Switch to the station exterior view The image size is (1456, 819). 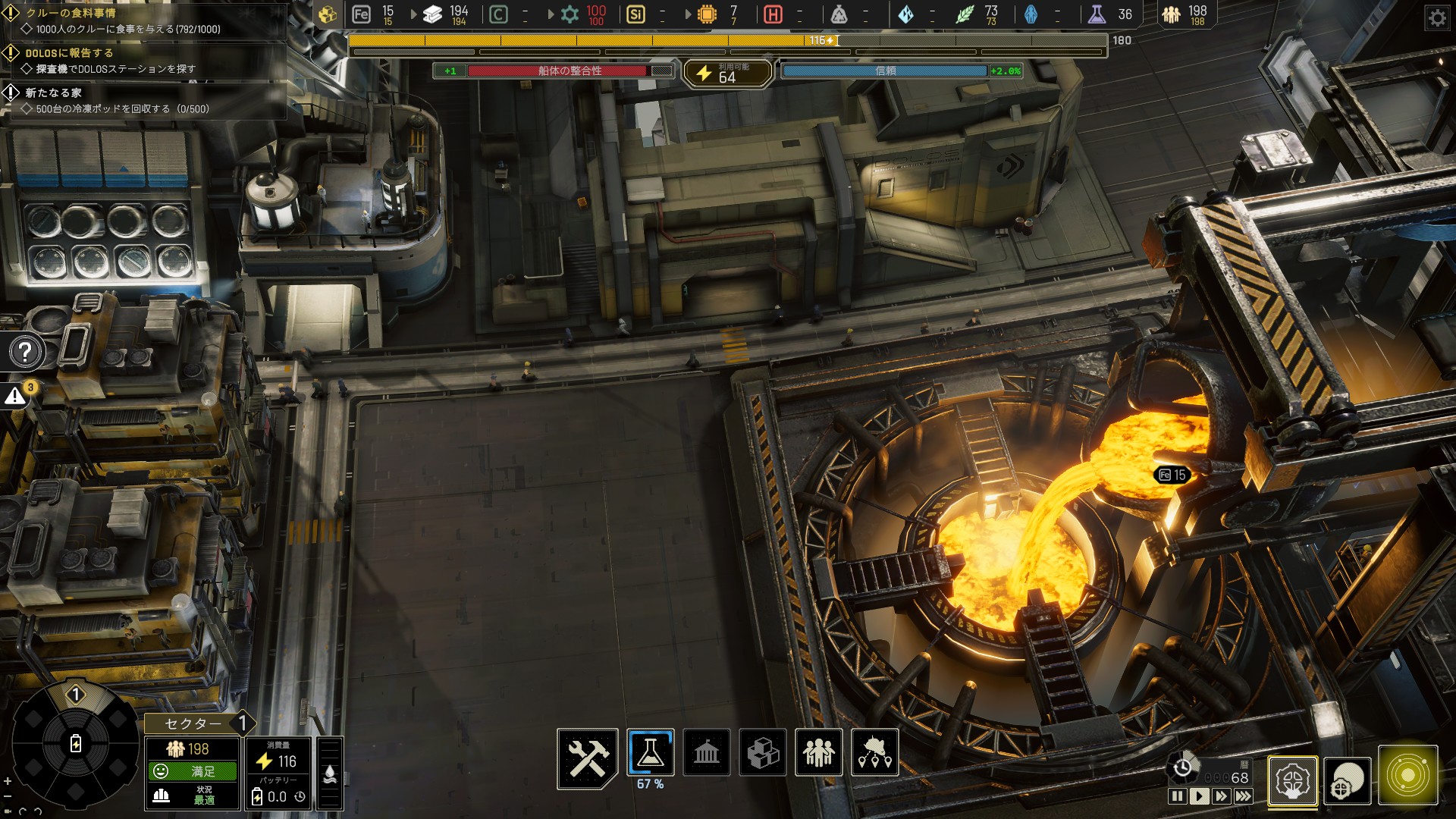[1348, 780]
